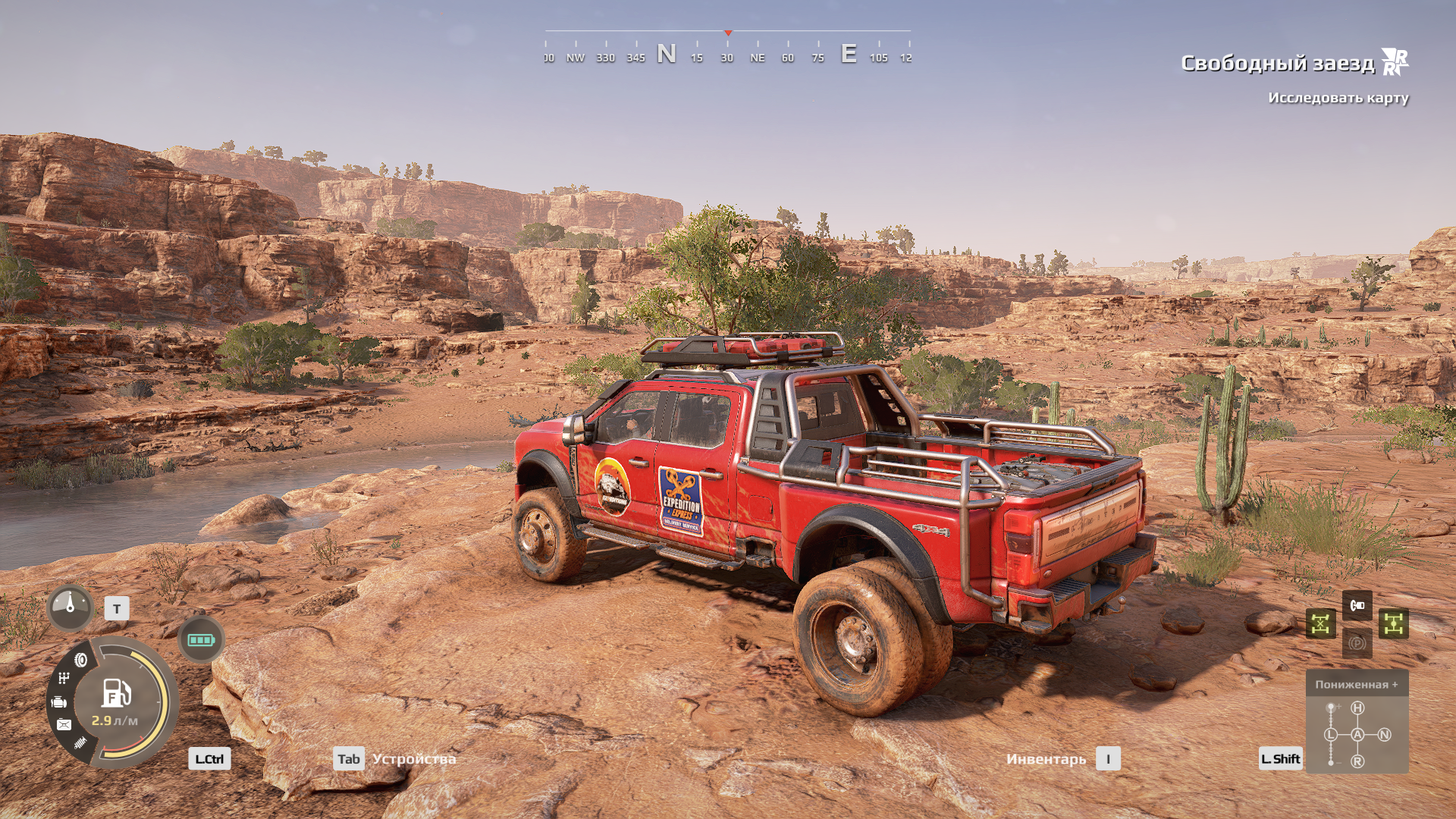Open the Инвентарь inventory
1456x819 pixels.
[x=1046, y=759]
